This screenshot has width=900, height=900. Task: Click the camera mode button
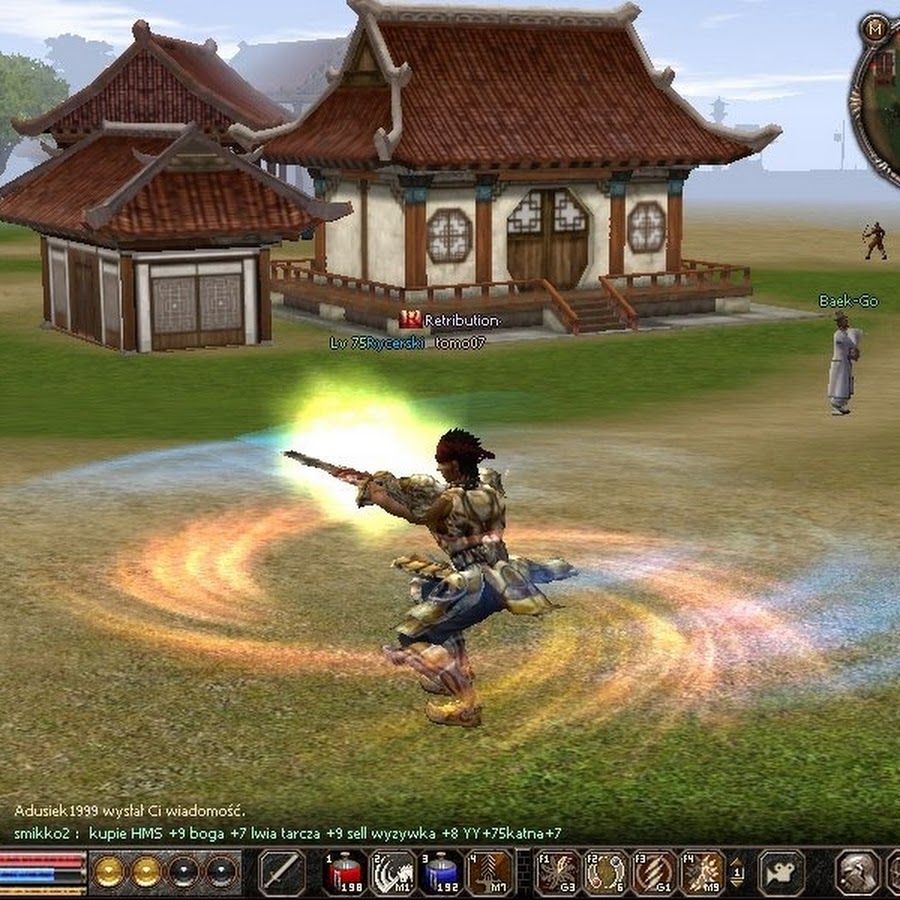[781, 873]
